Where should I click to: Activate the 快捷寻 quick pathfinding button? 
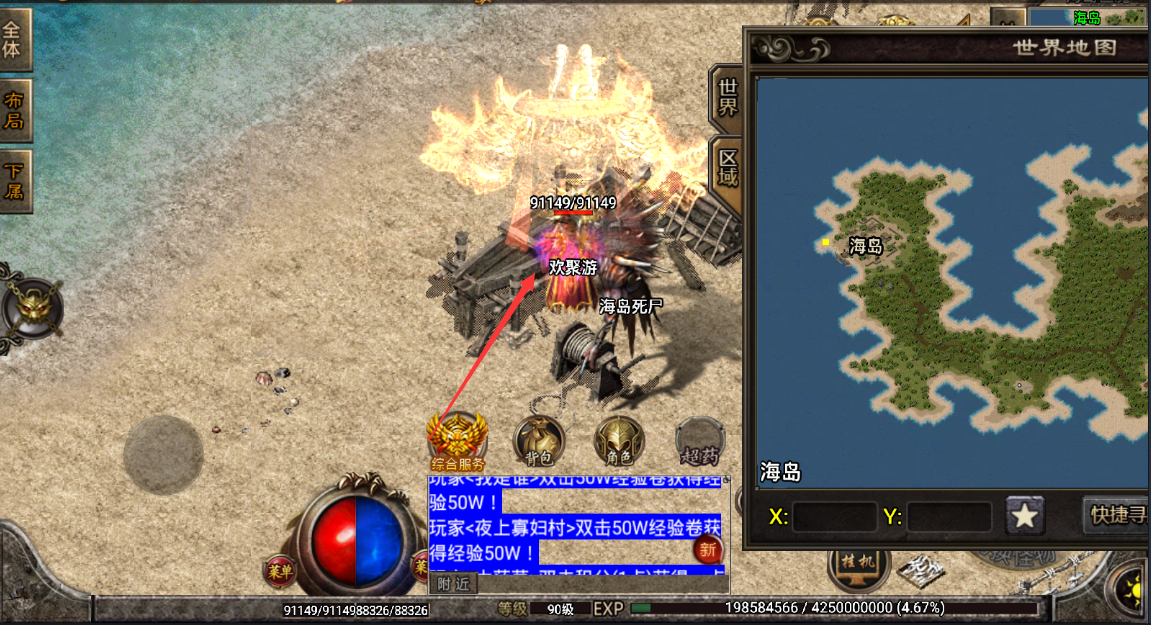[x=1115, y=516]
